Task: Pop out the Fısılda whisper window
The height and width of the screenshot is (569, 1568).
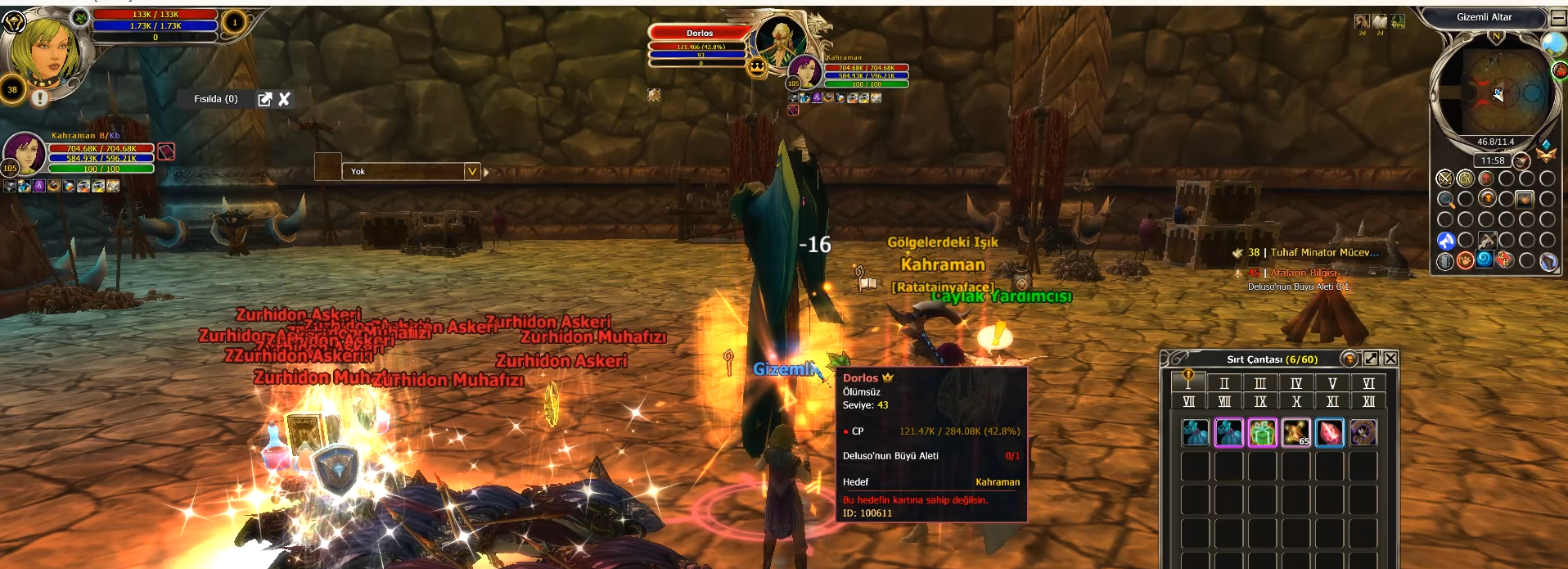Action: coord(264,99)
